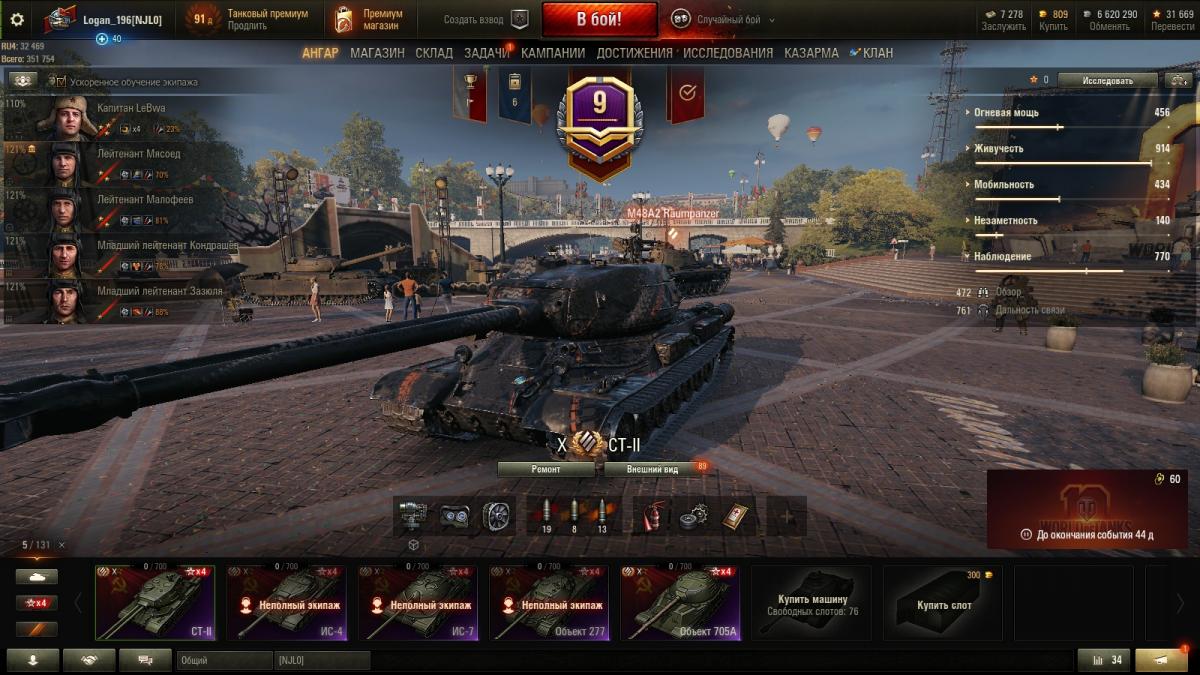The image size is (1200, 675).
Task: Repair the tank with the Ремонт button
Action: pyautogui.click(x=545, y=468)
